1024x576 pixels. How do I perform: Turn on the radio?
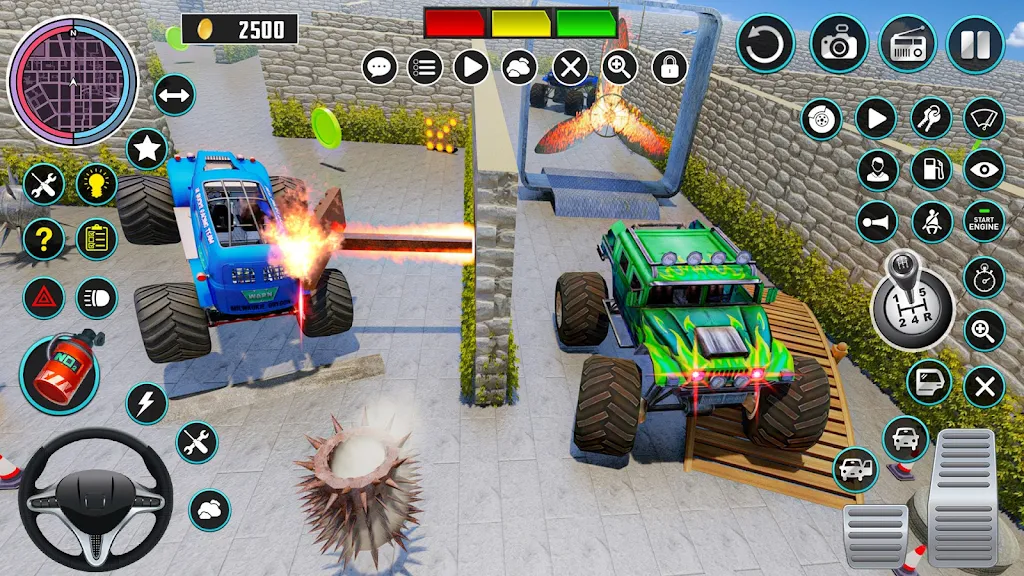tap(907, 44)
